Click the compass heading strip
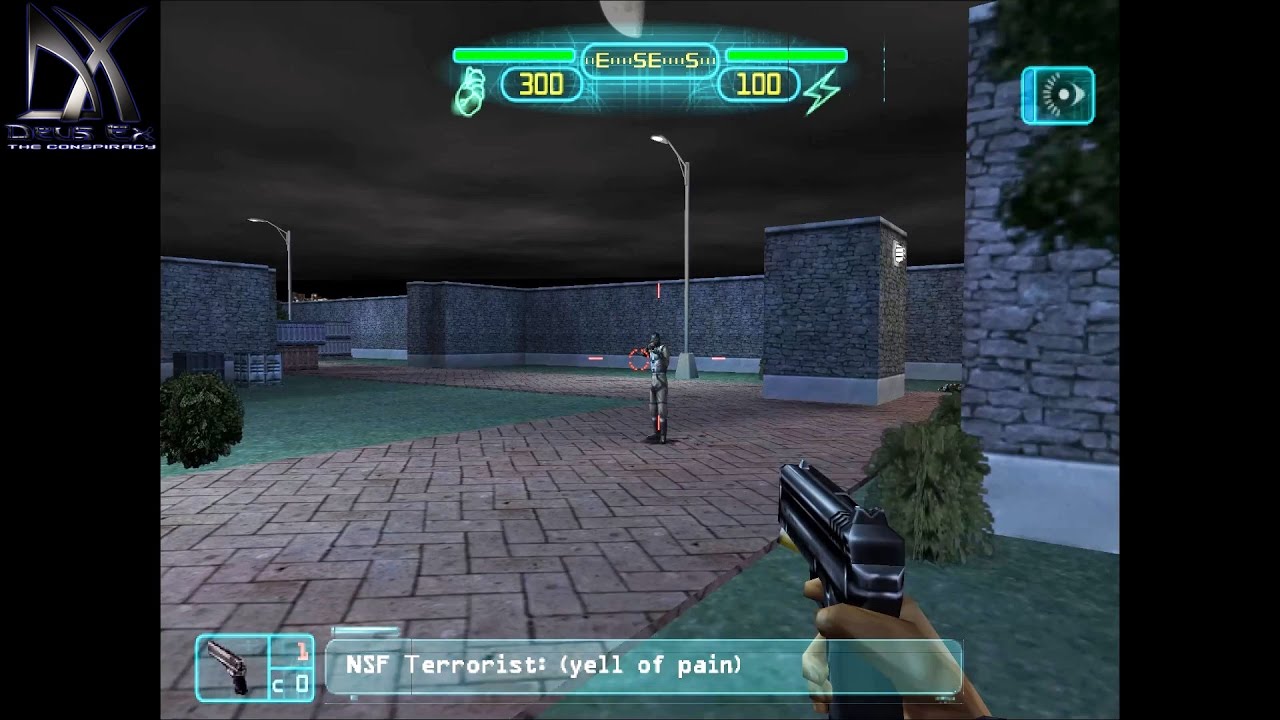The width and height of the screenshot is (1280, 720). click(x=648, y=61)
